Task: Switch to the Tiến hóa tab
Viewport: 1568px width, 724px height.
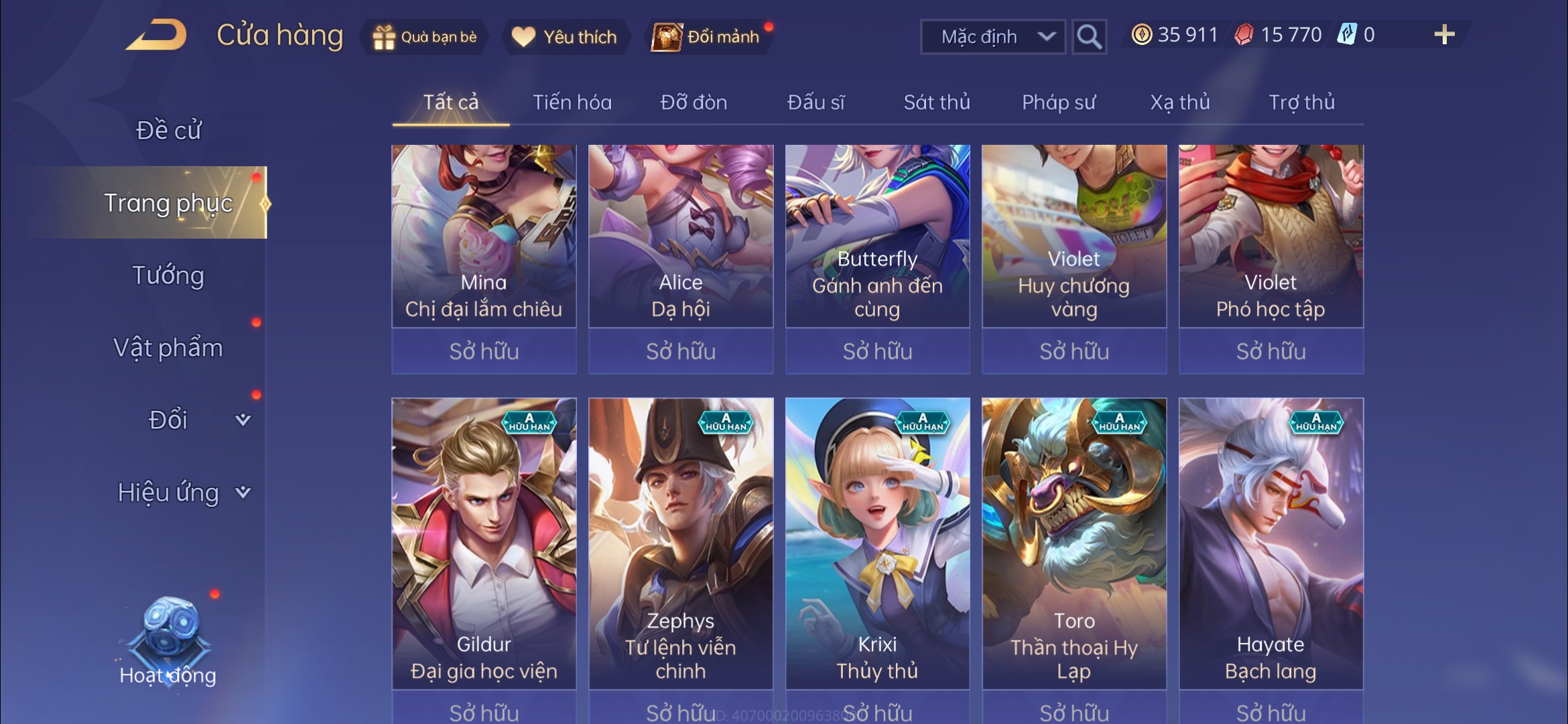Action: [x=572, y=103]
